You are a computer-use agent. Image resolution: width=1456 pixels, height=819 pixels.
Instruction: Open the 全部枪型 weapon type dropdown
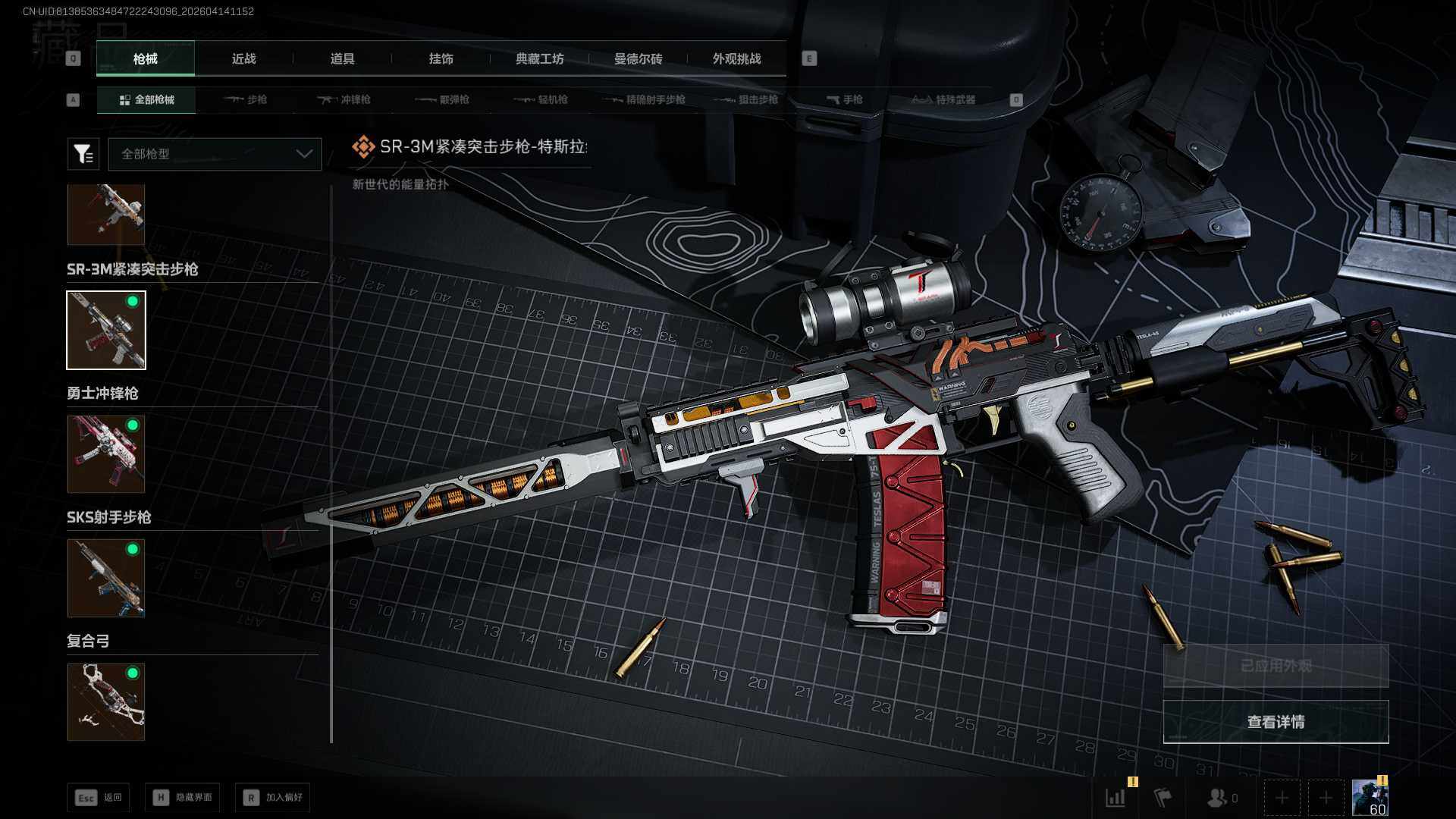[215, 154]
